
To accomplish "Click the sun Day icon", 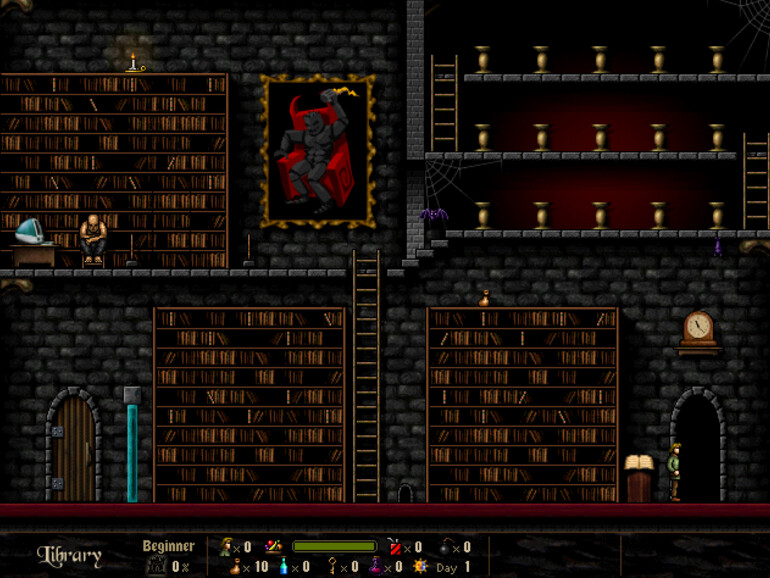I will [420, 567].
